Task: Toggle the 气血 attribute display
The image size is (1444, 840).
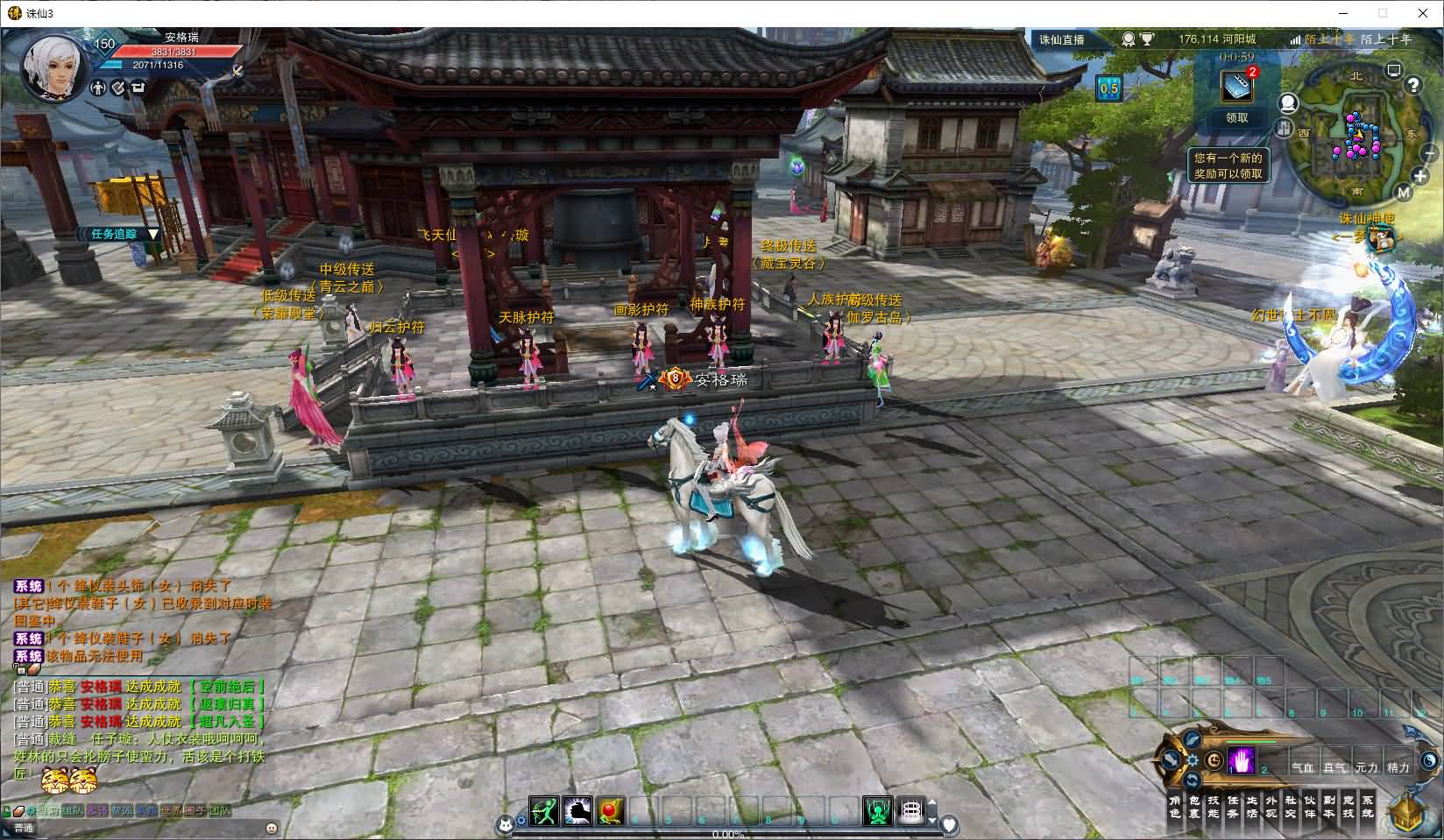Action: point(1303,767)
